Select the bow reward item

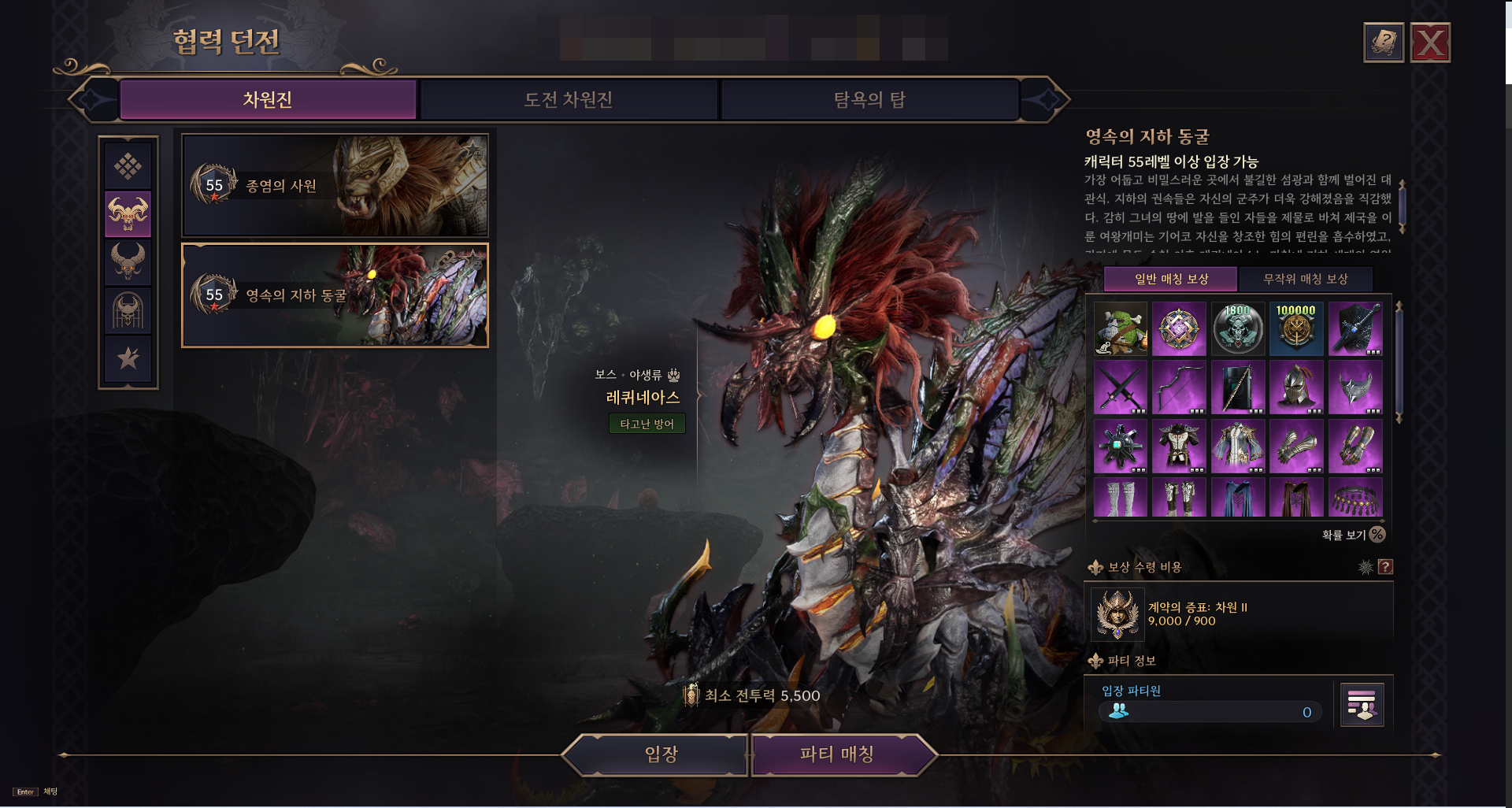click(1179, 387)
